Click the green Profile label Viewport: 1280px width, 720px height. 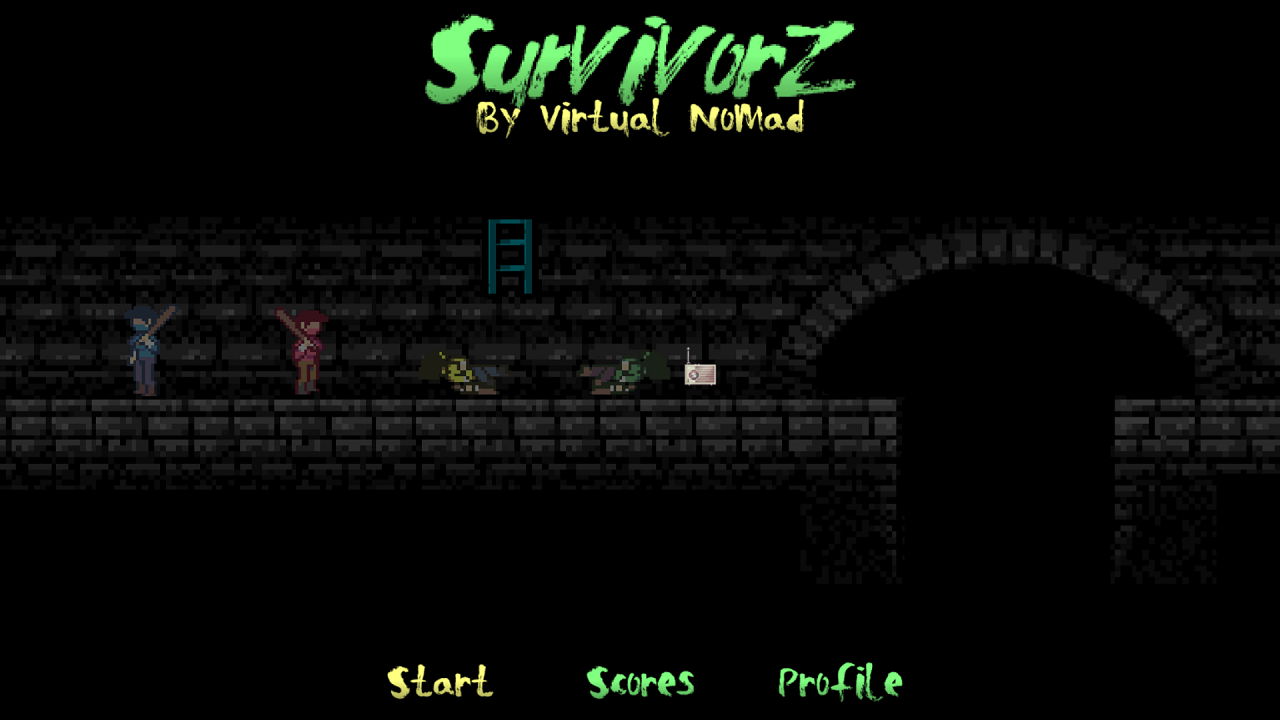[x=838, y=683]
